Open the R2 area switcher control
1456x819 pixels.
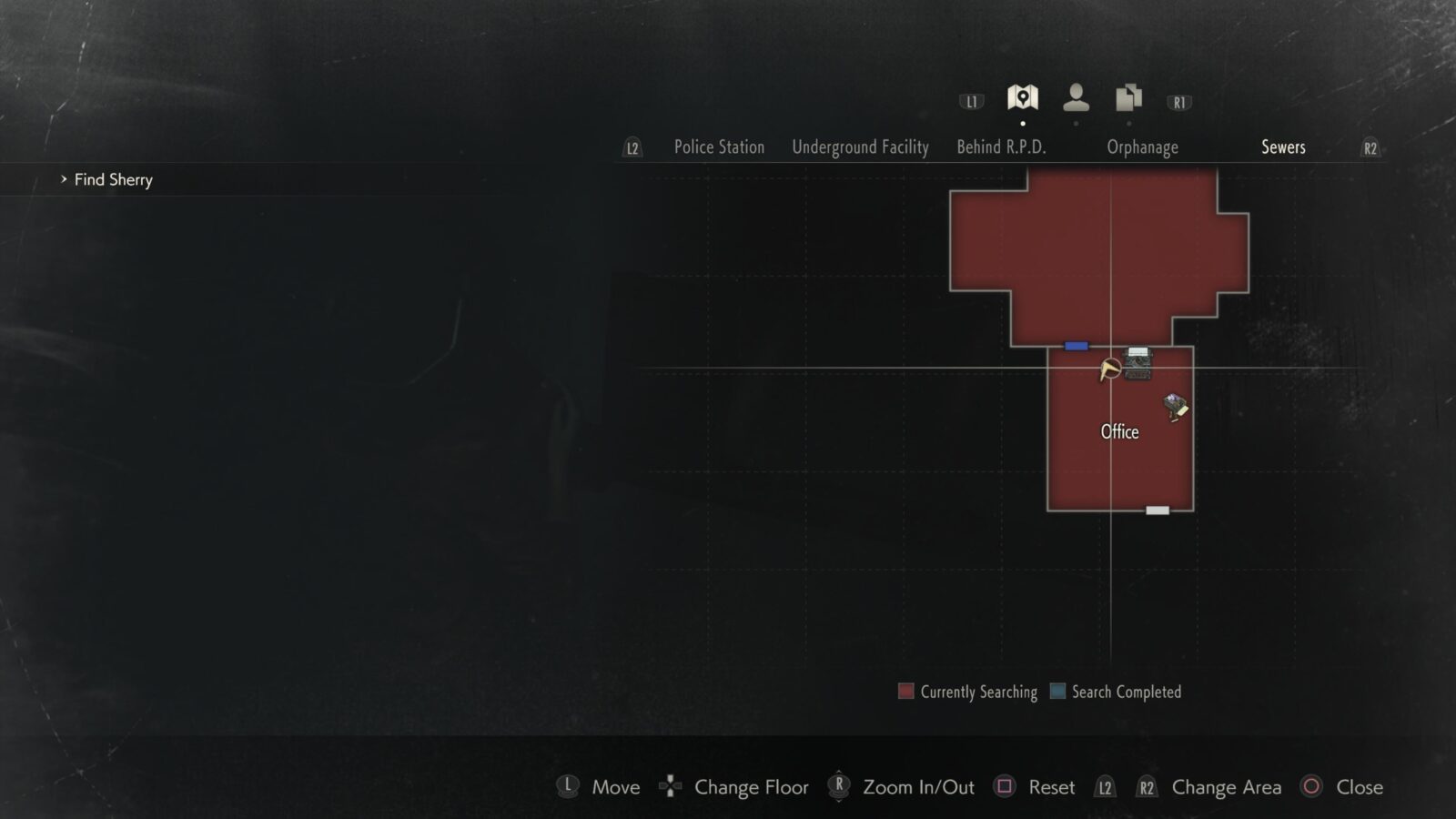pyautogui.click(x=1370, y=147)
